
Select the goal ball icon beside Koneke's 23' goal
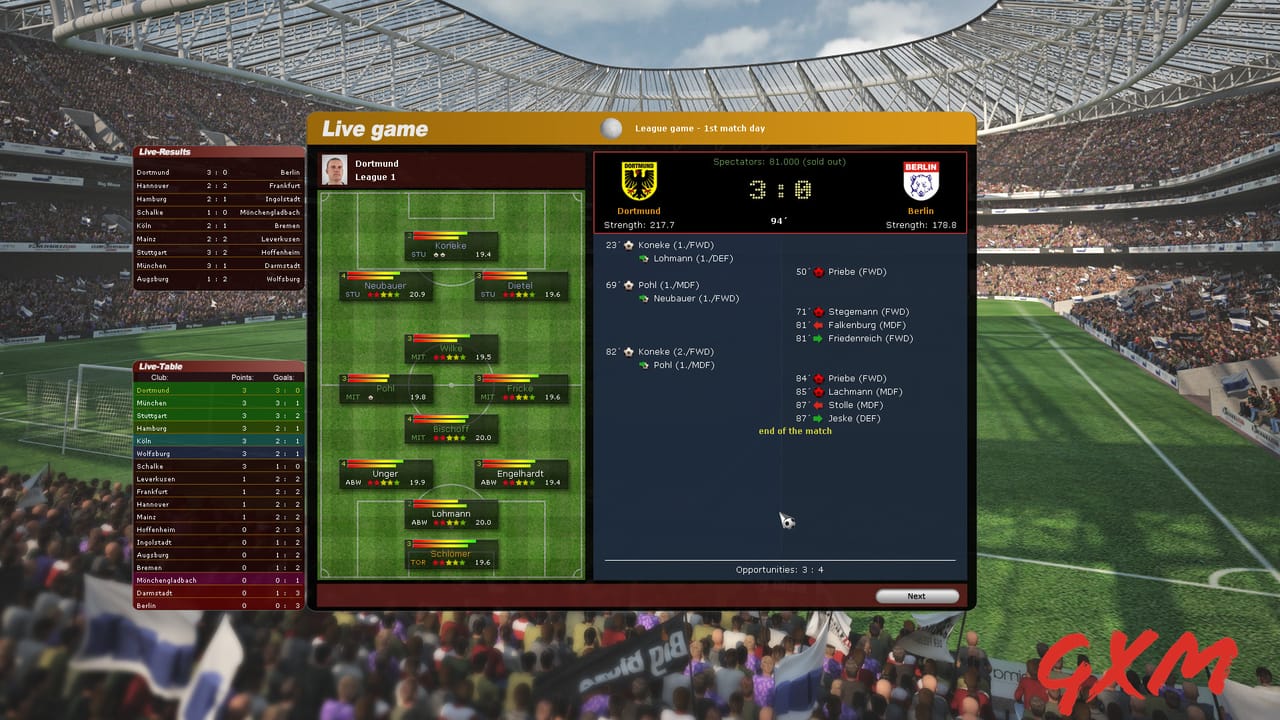[629, 245]
